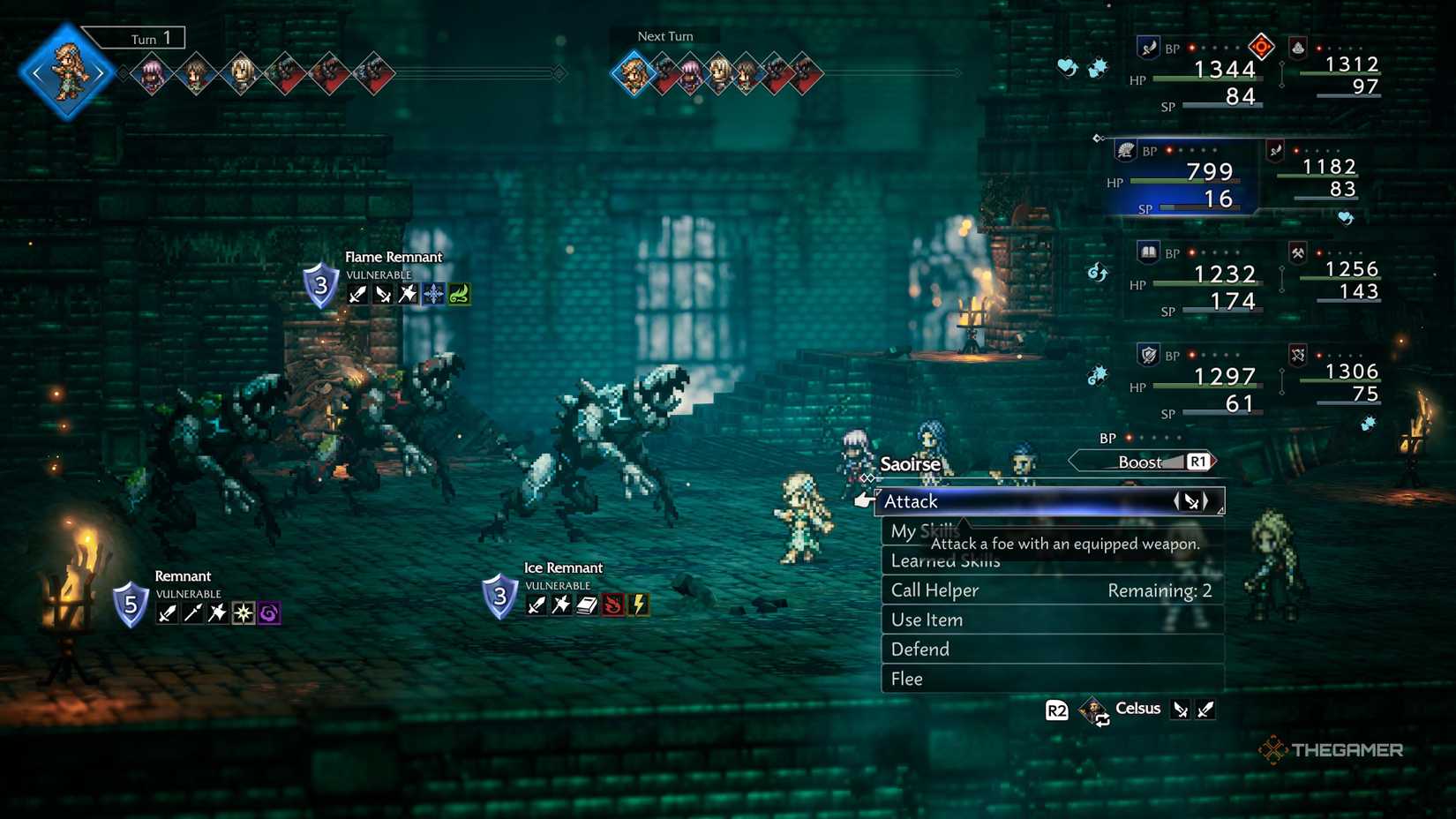1456x819 pixels.
Task: Click the wind weakness icon under Flame Remnant
Action: 457,294
